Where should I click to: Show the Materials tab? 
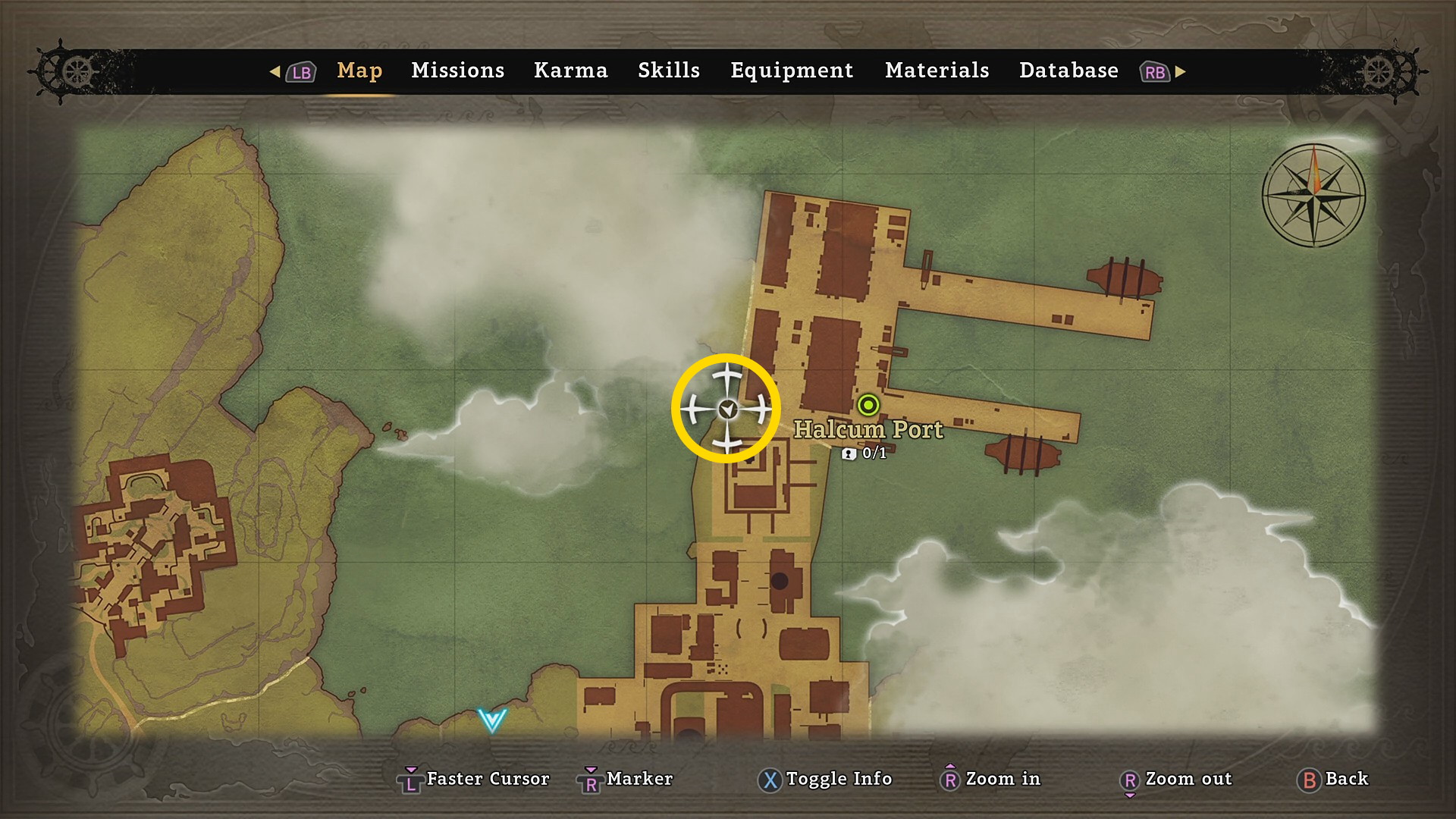click(x=937, y=71)
